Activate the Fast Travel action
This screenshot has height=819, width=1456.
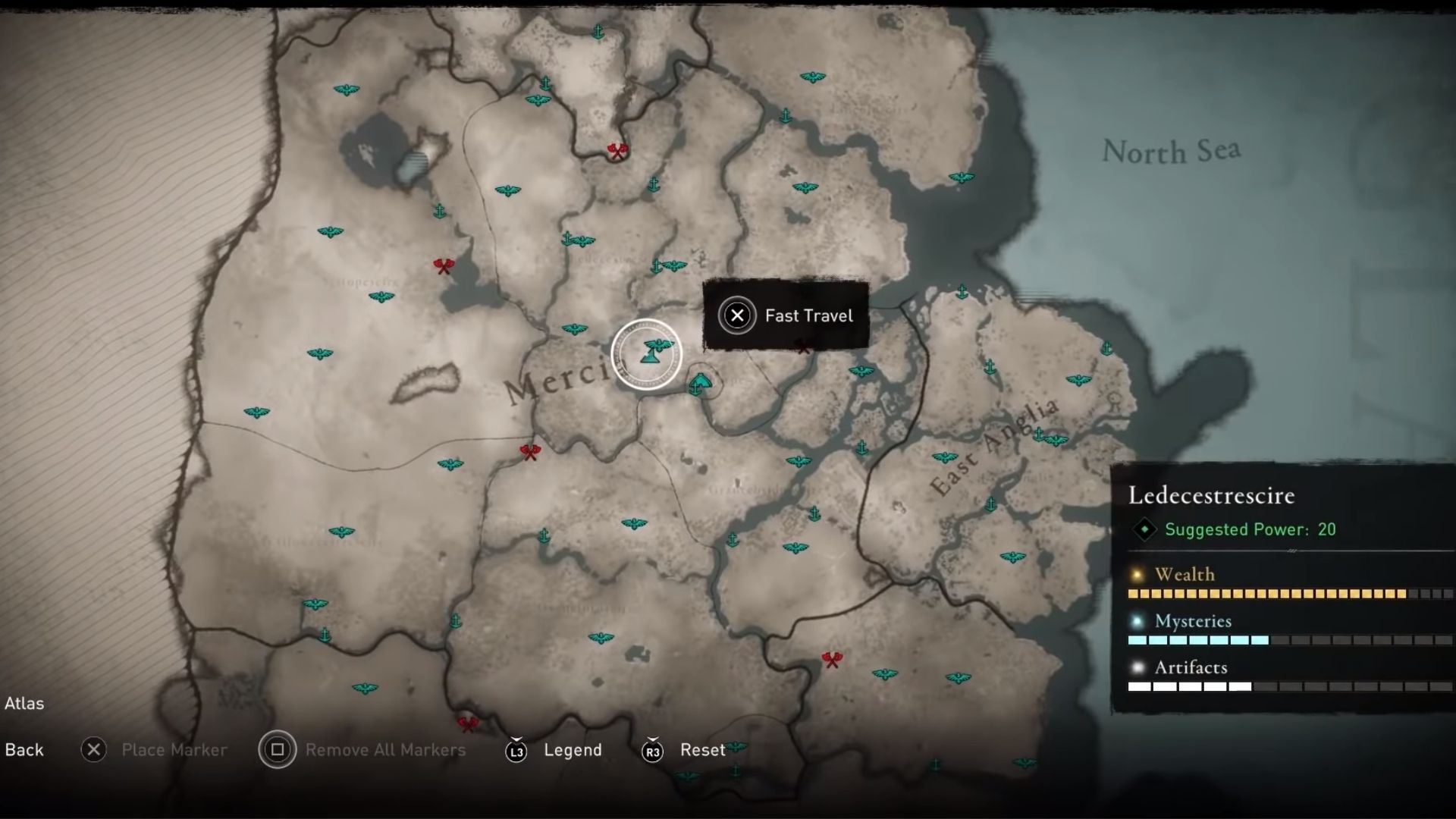pyautogui.click(x=809, y=315)
